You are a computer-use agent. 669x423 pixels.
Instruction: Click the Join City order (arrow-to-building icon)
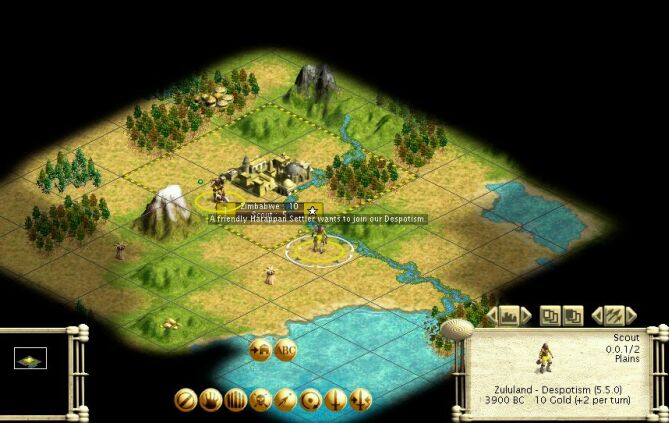click(260, 350)
